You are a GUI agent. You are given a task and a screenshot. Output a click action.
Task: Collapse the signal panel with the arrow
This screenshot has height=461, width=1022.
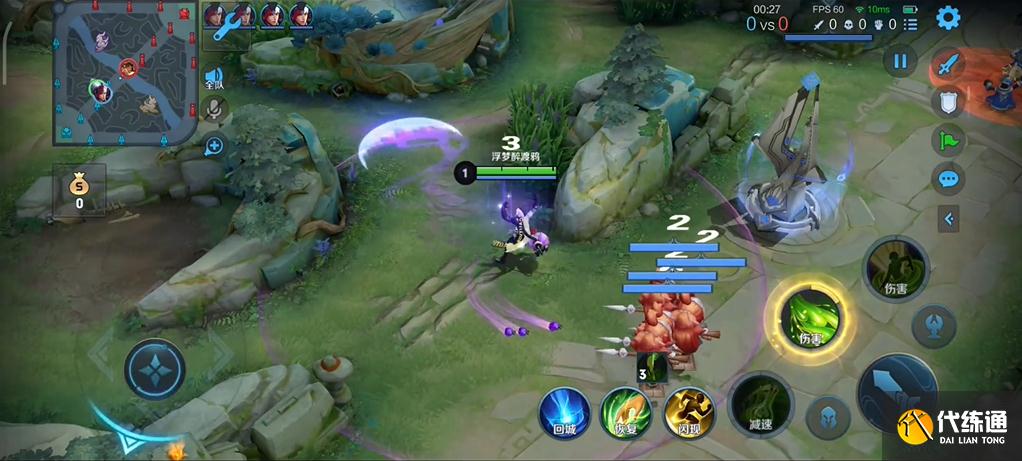(948, 218)
